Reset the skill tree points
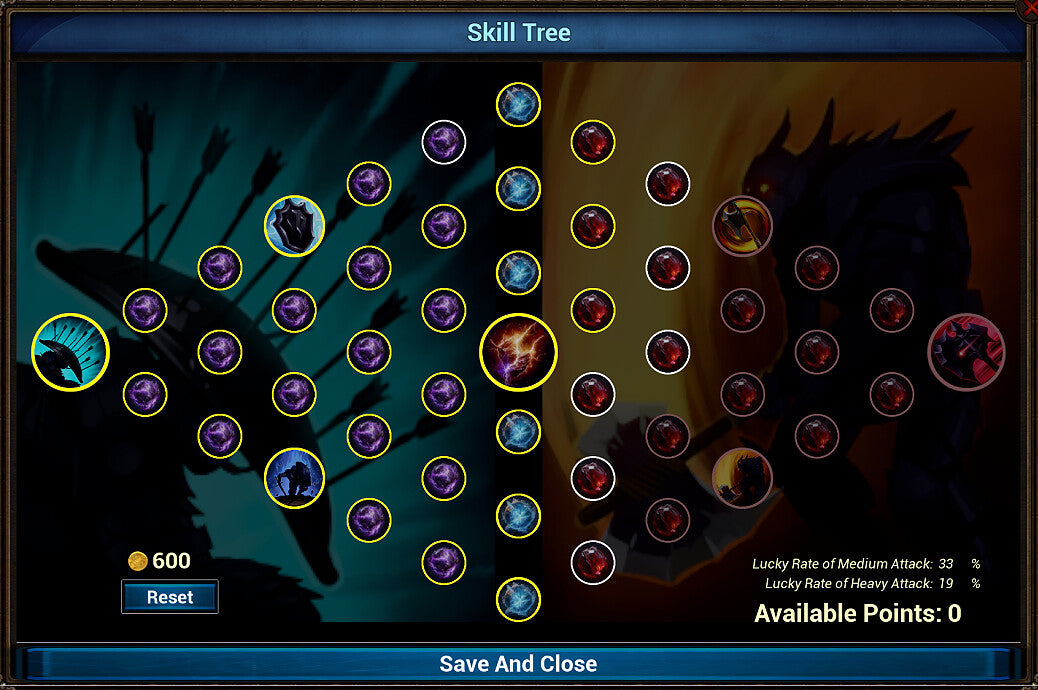Image resolution: width=1038 pixels, height=690 pixels. pos(170,597)
